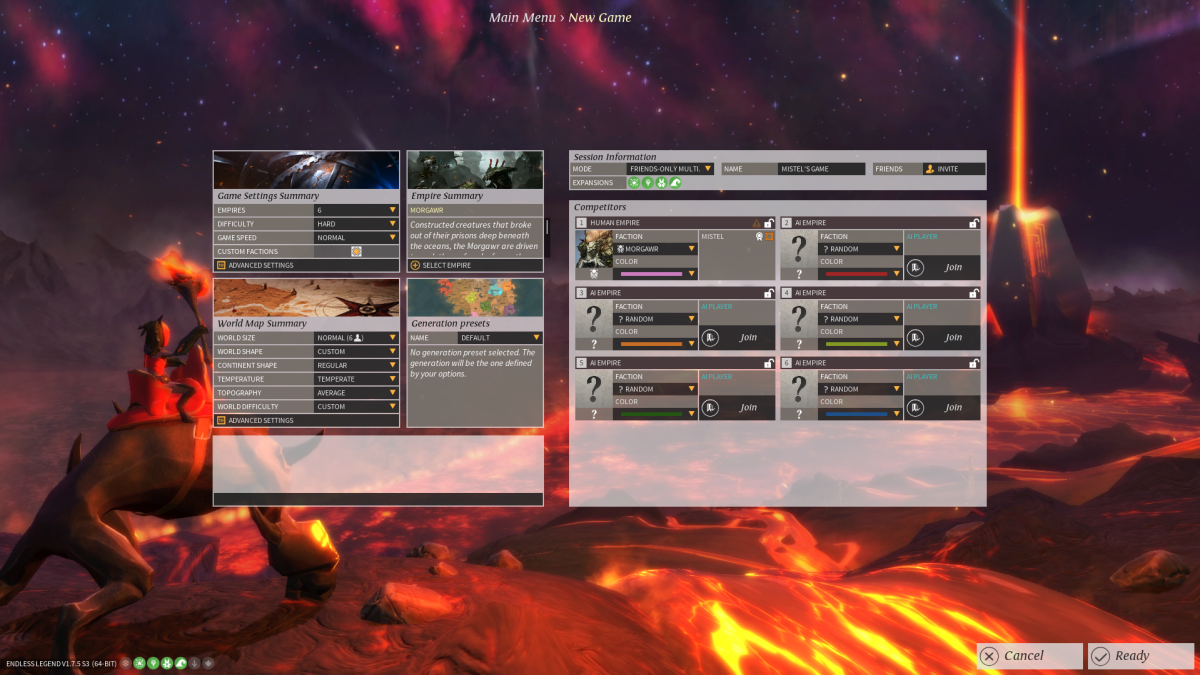Change the session Mode dropdown
This screenshot has width=1200, height=675.
pos(670,169)
